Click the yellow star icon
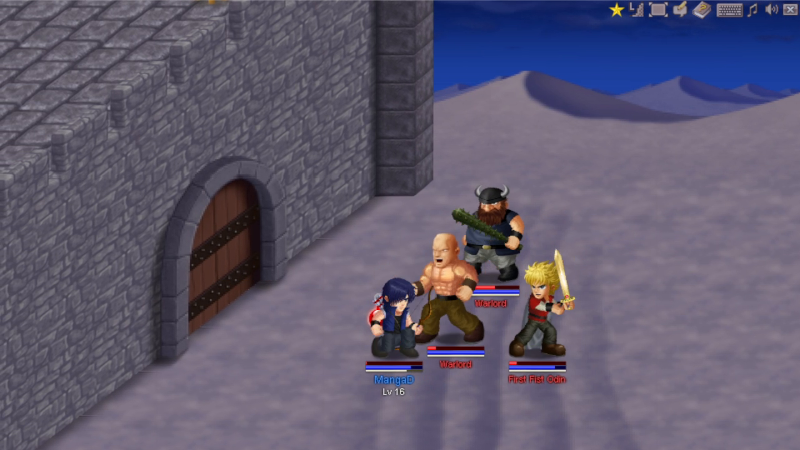The height and width of the screenshot is (450, 800). [617, 10]
